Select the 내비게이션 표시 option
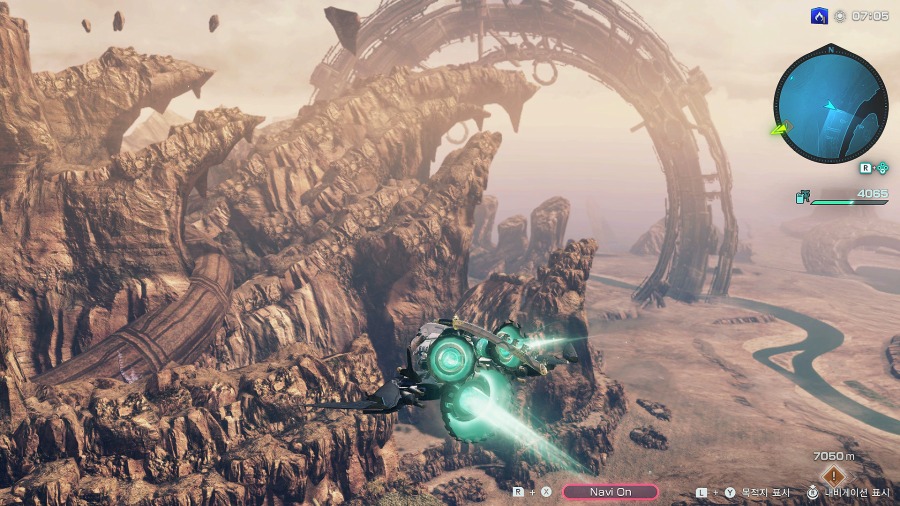 (x=856, y=492)
